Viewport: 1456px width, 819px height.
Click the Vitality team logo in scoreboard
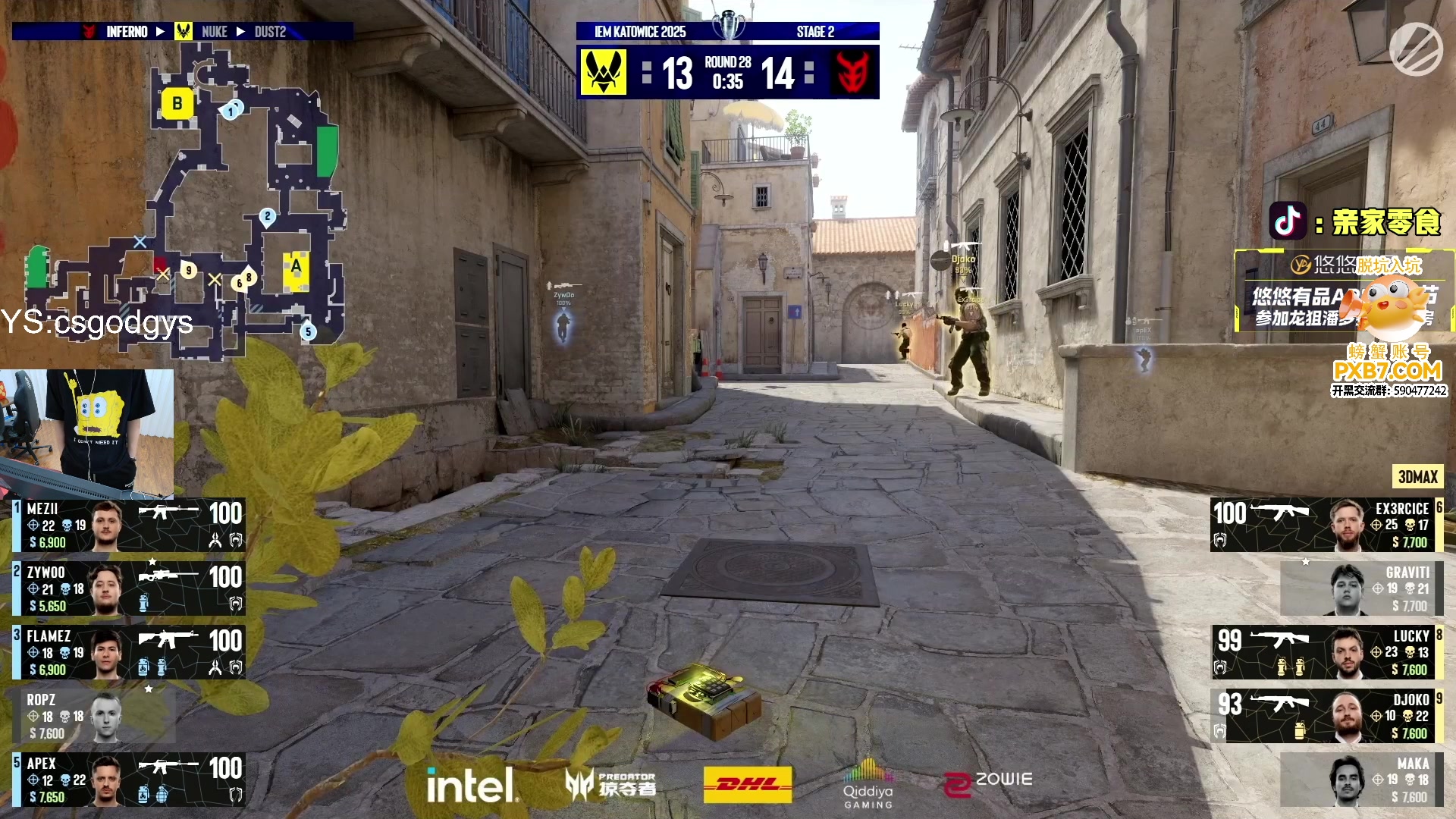pos(604,73)
